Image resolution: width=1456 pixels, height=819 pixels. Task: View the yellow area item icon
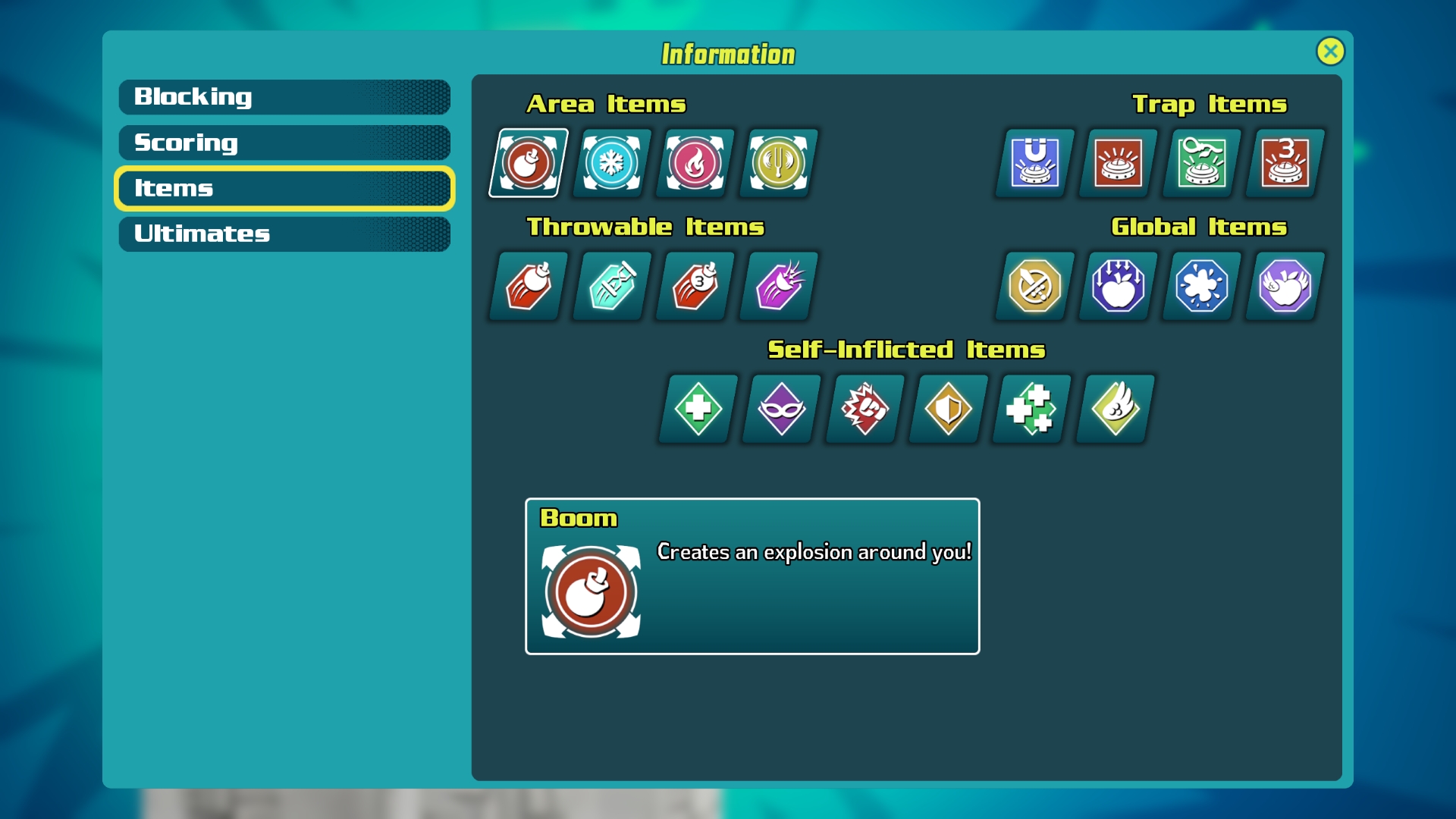click(x=778, y=163)
